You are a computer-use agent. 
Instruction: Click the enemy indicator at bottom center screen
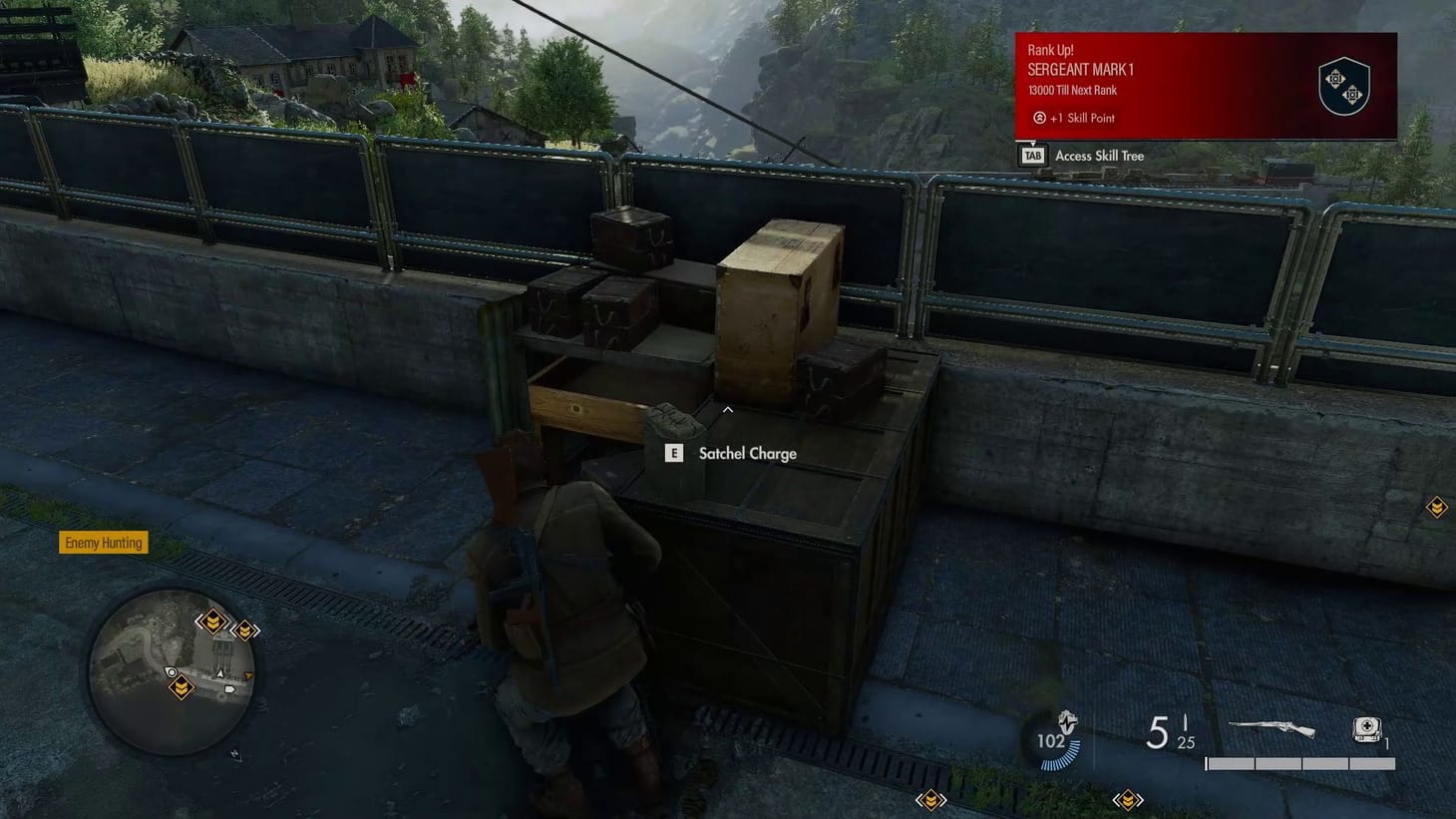click(929, 800)
